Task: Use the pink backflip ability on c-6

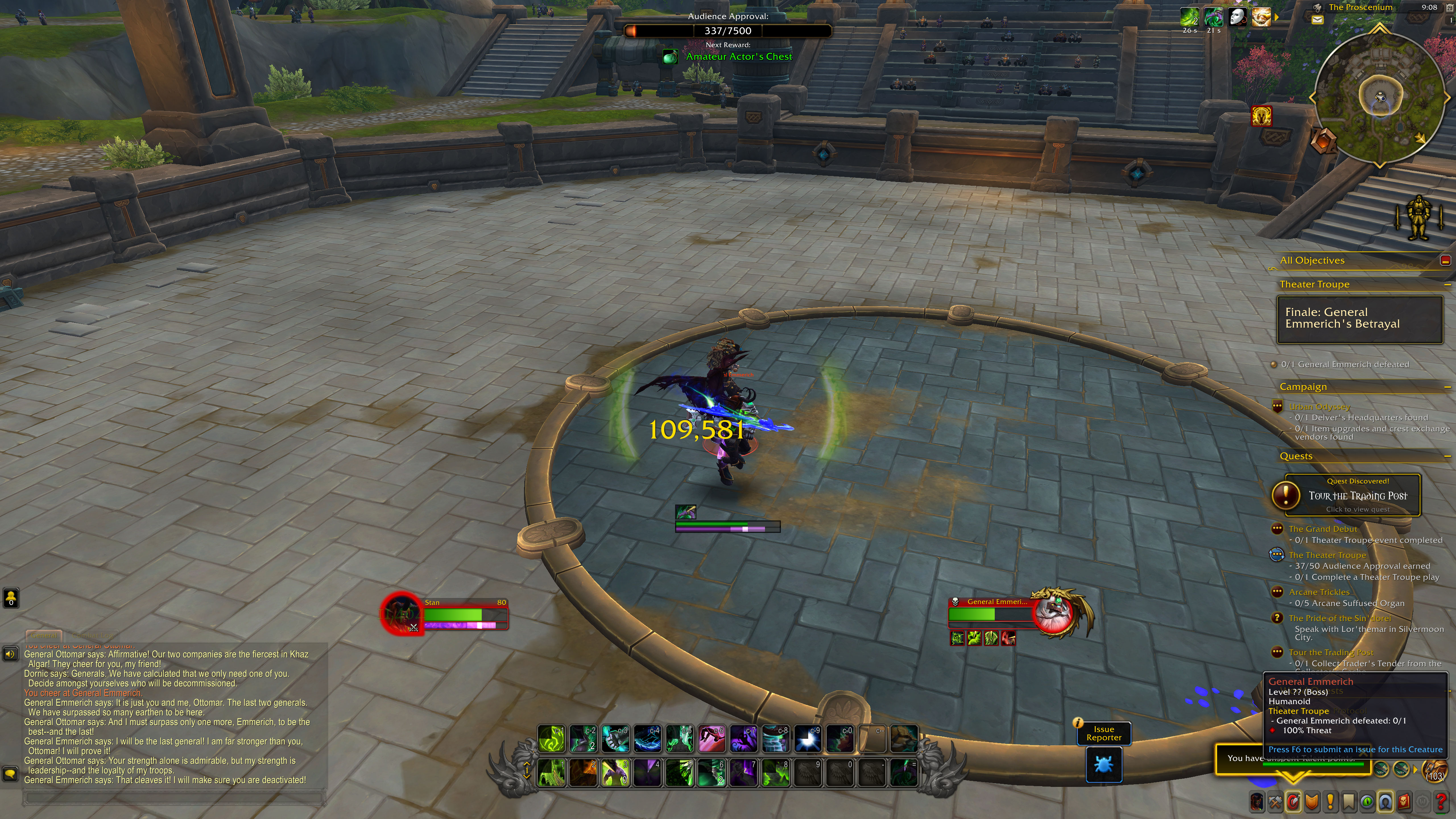Action: point(712,739)
